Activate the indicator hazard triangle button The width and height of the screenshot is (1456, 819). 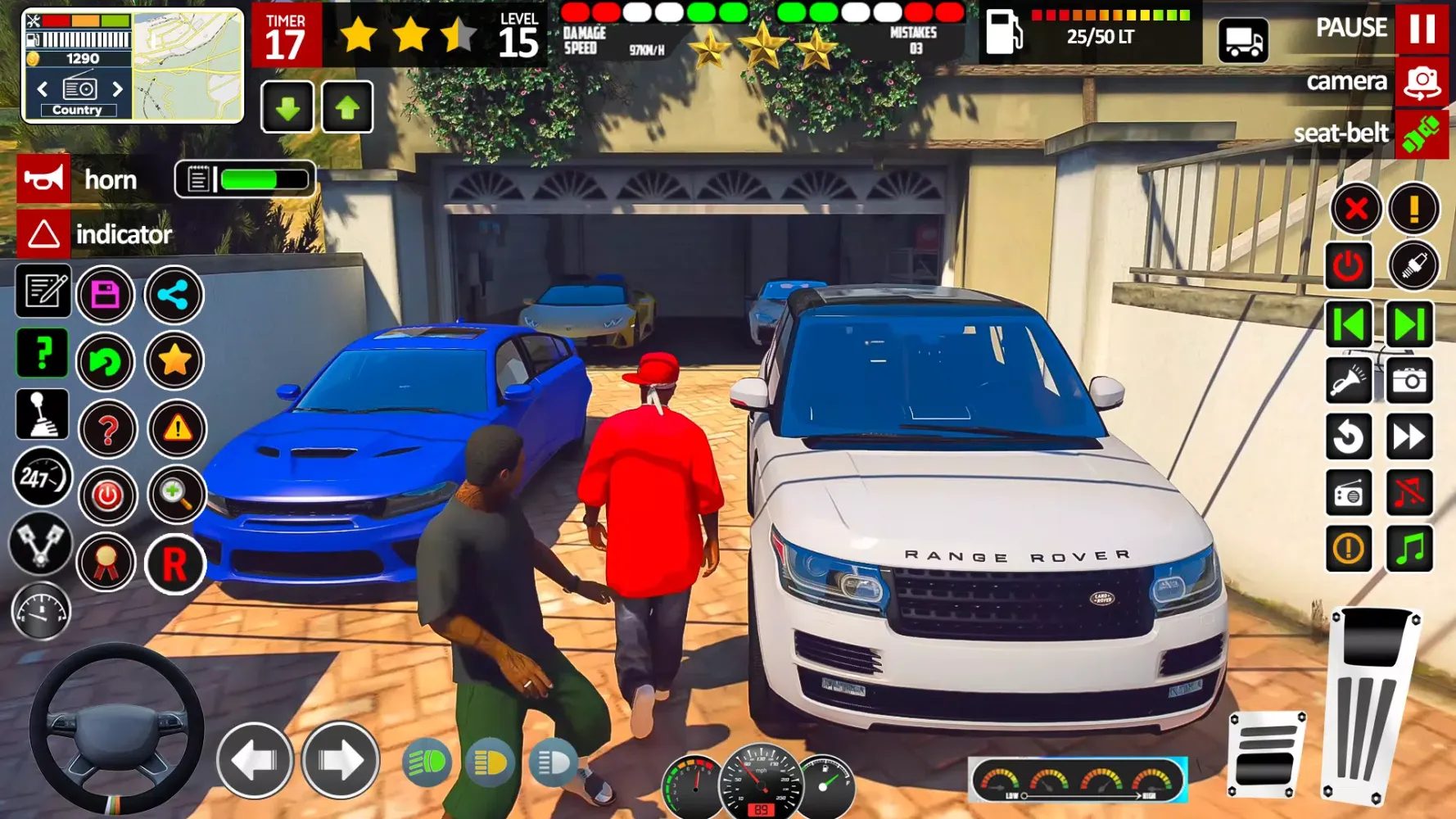43,234
